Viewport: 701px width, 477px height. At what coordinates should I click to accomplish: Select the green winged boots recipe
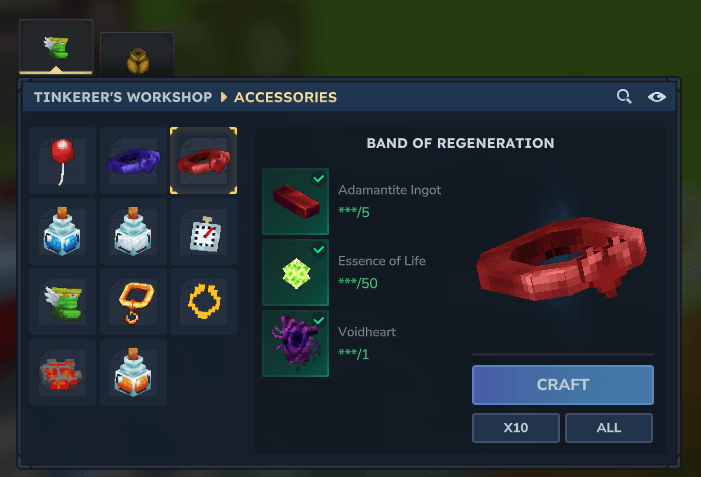63,301
